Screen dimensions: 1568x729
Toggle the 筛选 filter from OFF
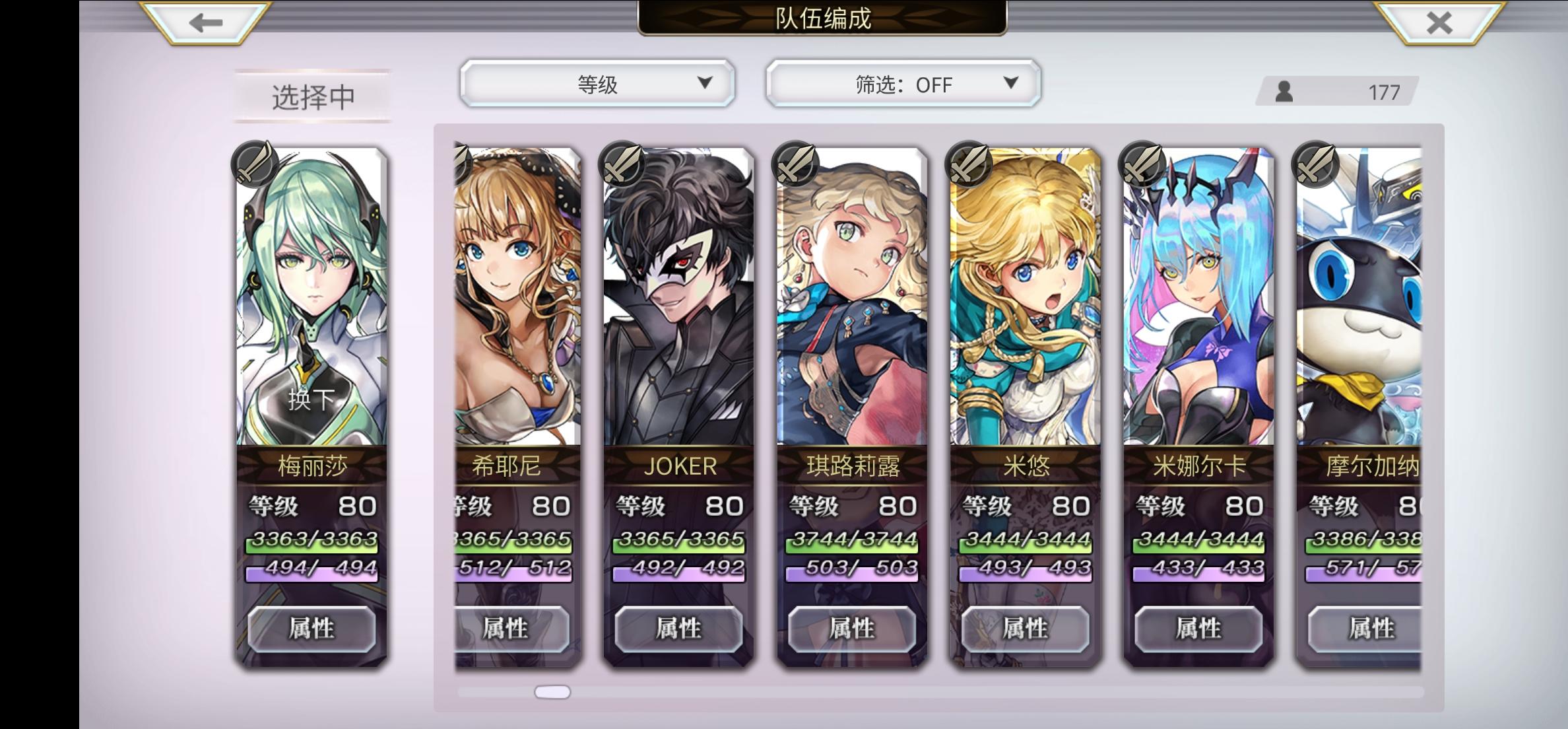click(901, 85)
